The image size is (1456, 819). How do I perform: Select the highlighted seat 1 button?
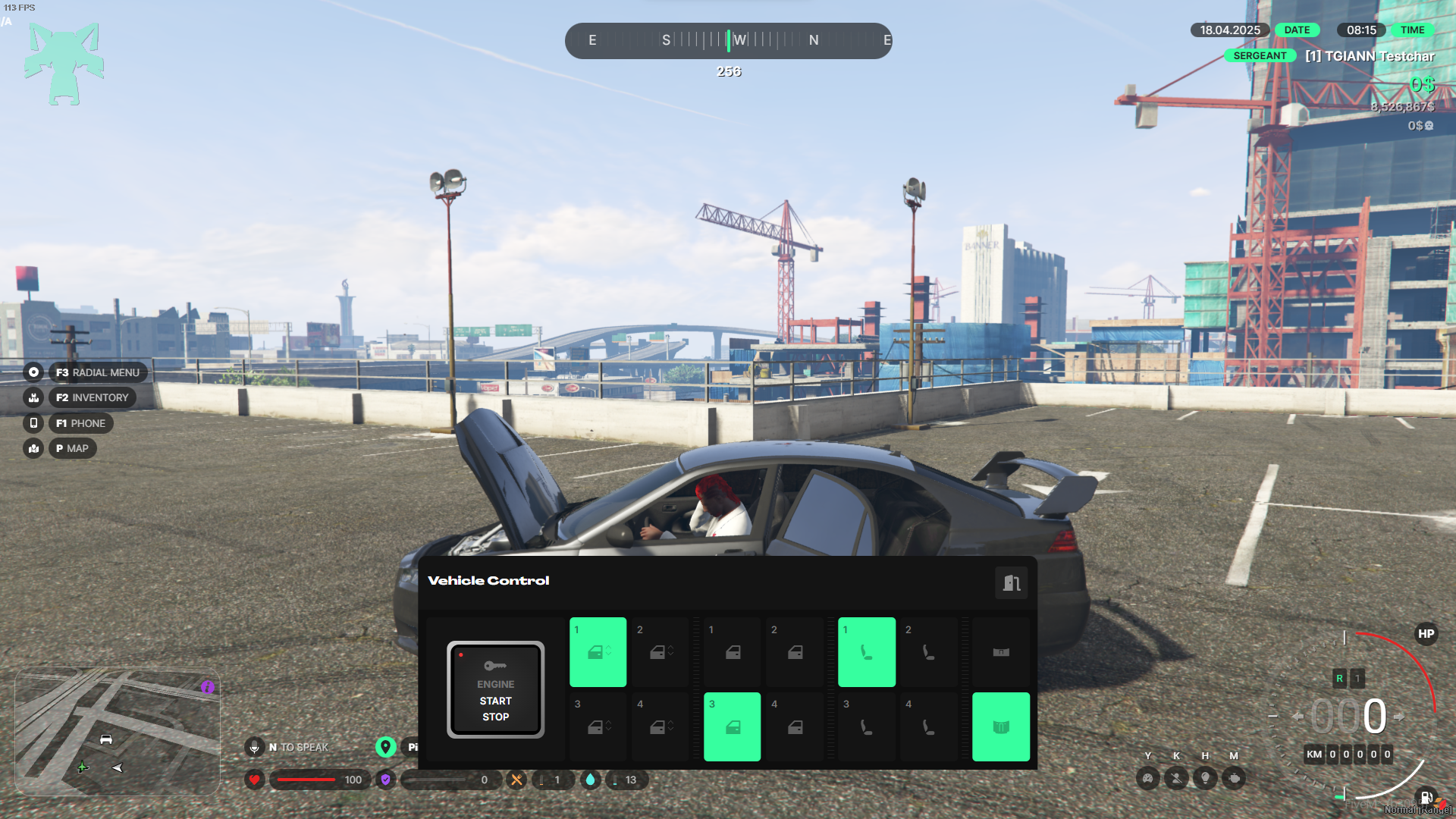[866, 652]
